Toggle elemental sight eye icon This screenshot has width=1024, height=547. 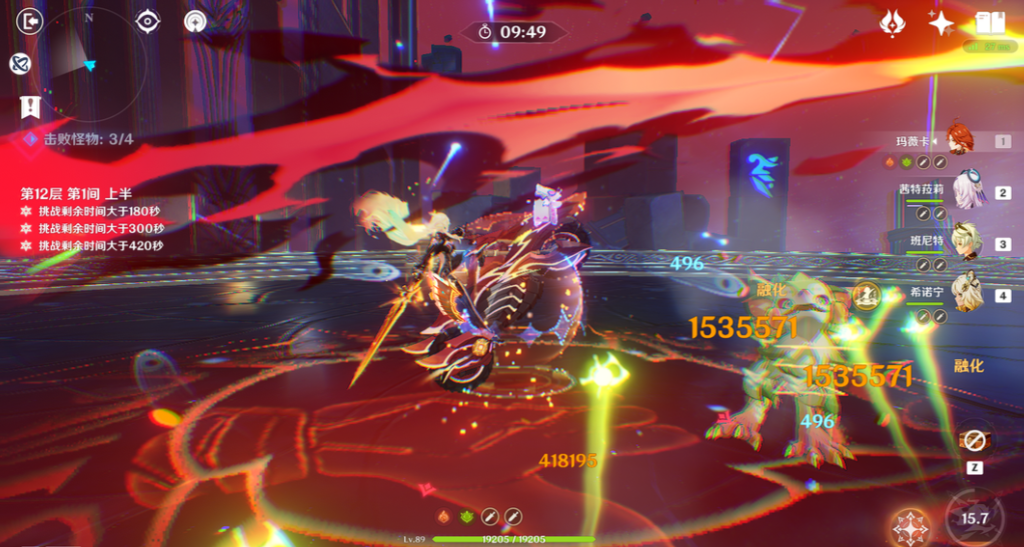point(149,21)
